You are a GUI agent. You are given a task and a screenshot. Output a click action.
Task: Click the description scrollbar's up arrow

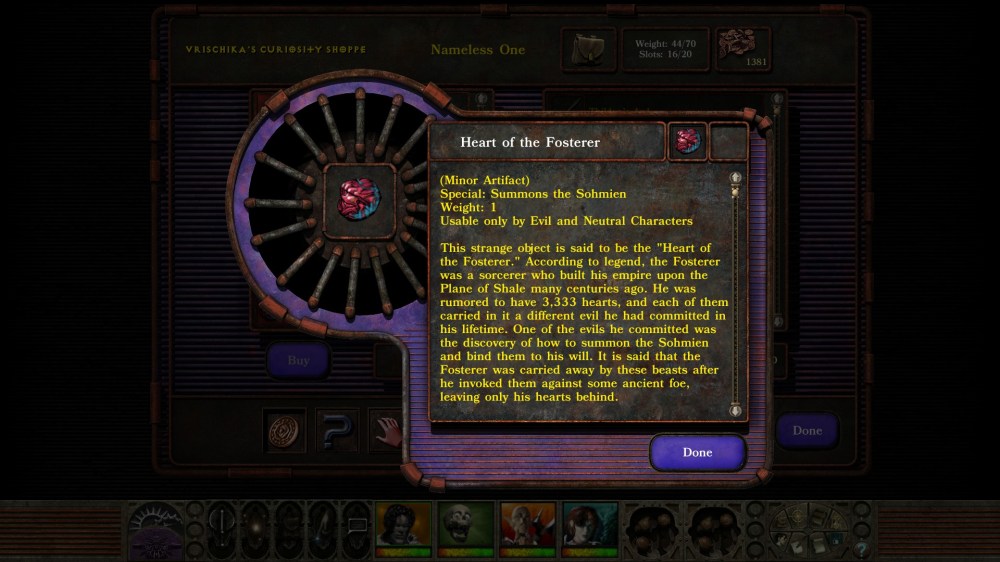pos(736,179)
